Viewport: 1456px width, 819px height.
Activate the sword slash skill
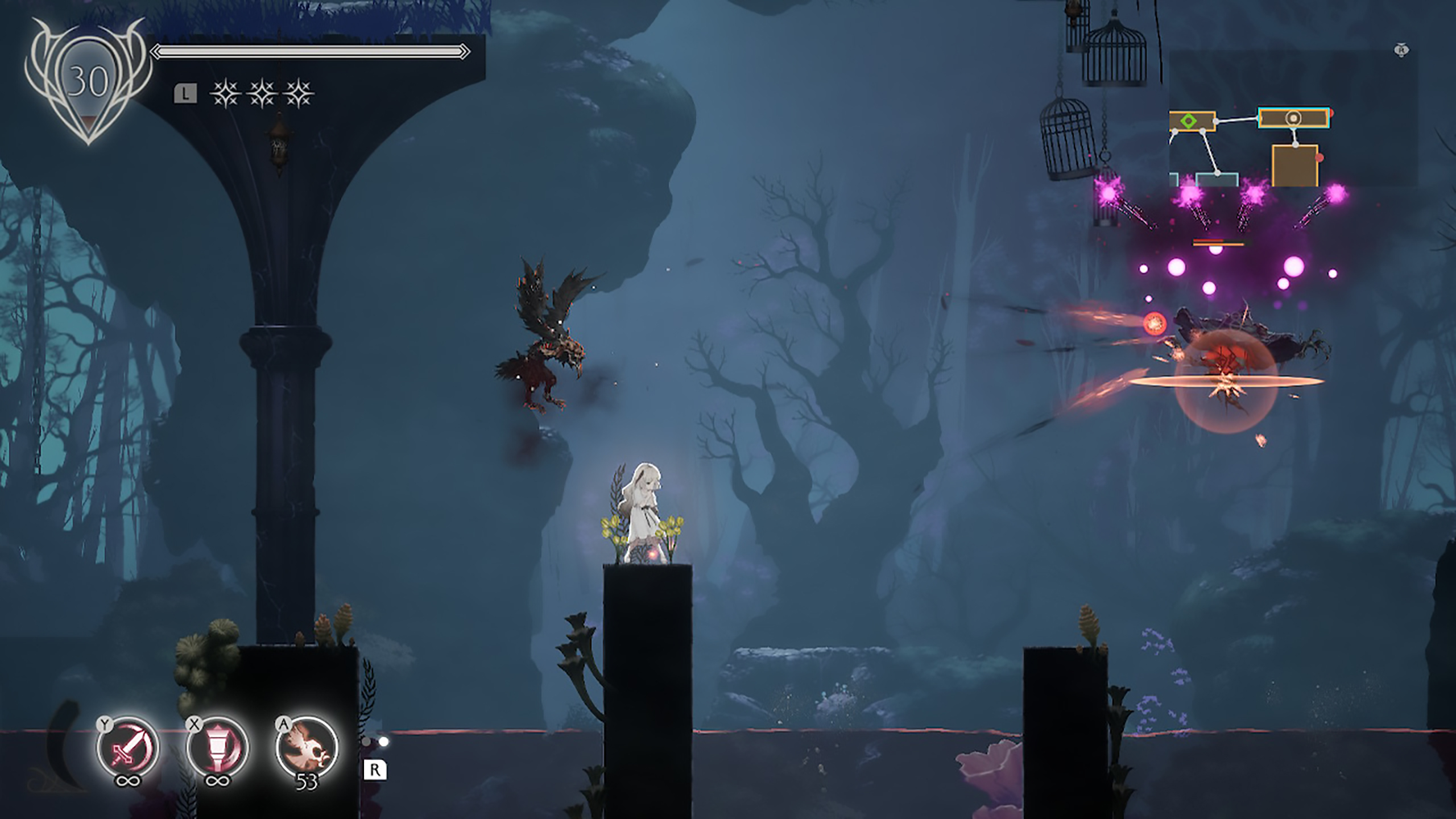(128, 748)
